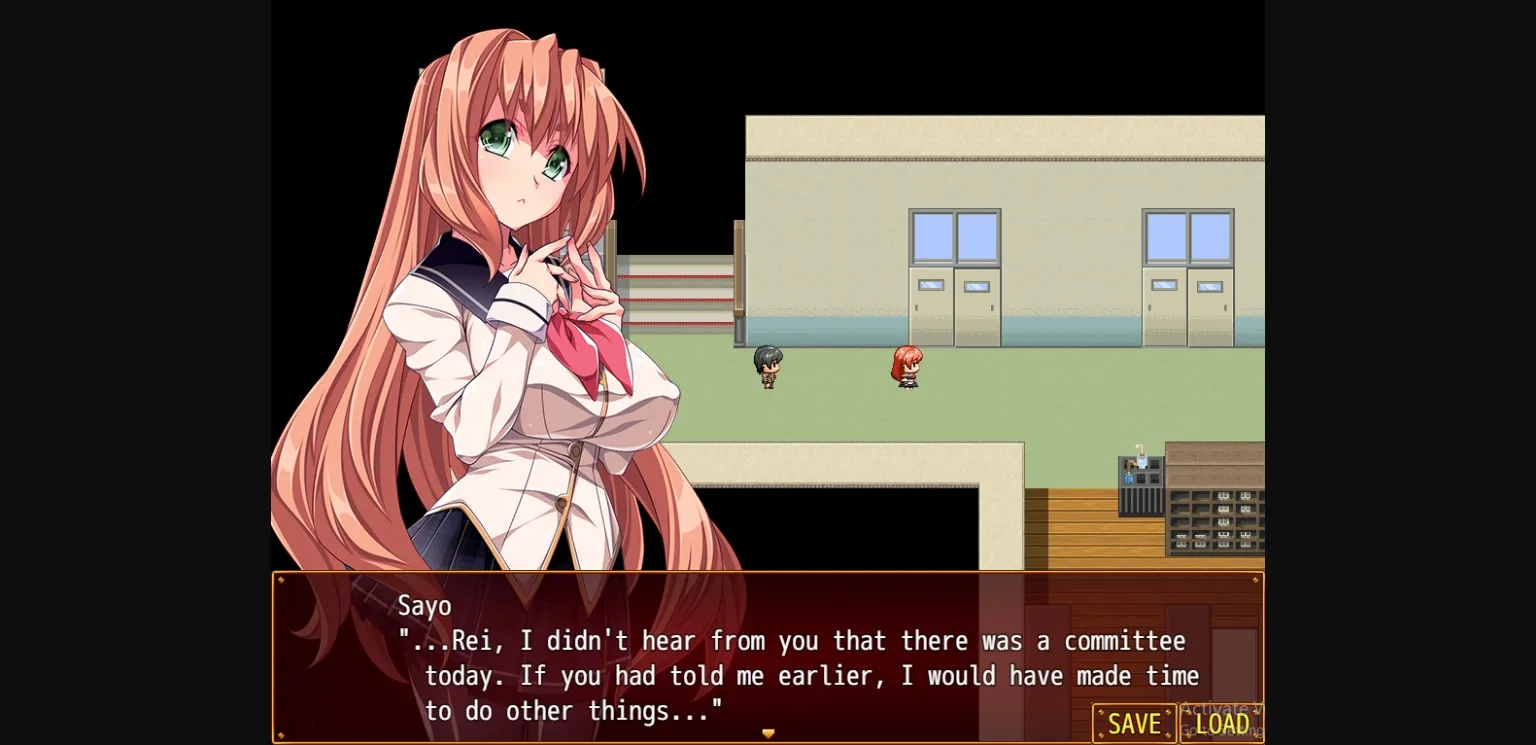
Task: Click the black-haired student sprite in the hallway
Action: click(768, 365)
